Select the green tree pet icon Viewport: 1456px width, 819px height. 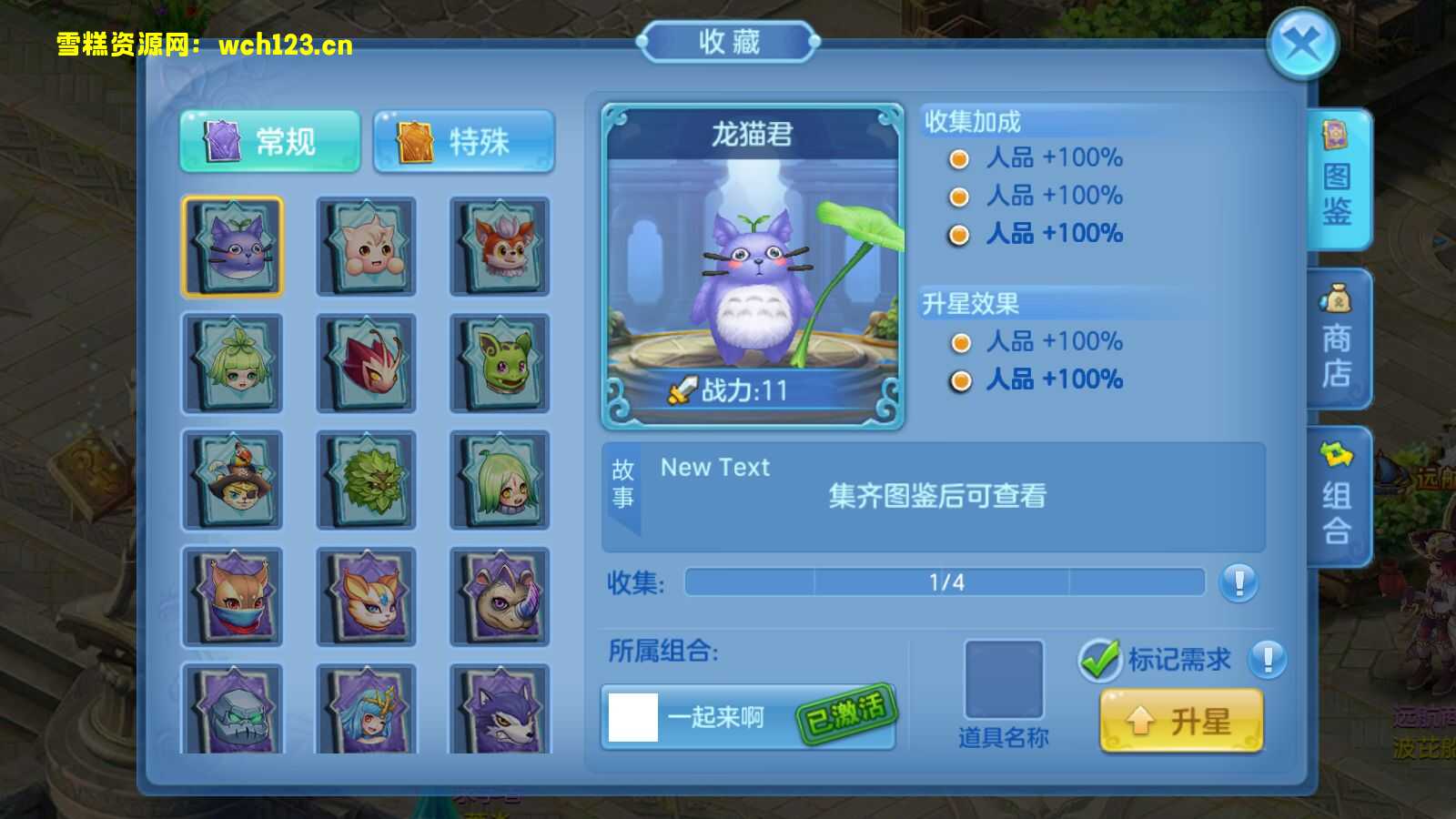click(366, 480)
